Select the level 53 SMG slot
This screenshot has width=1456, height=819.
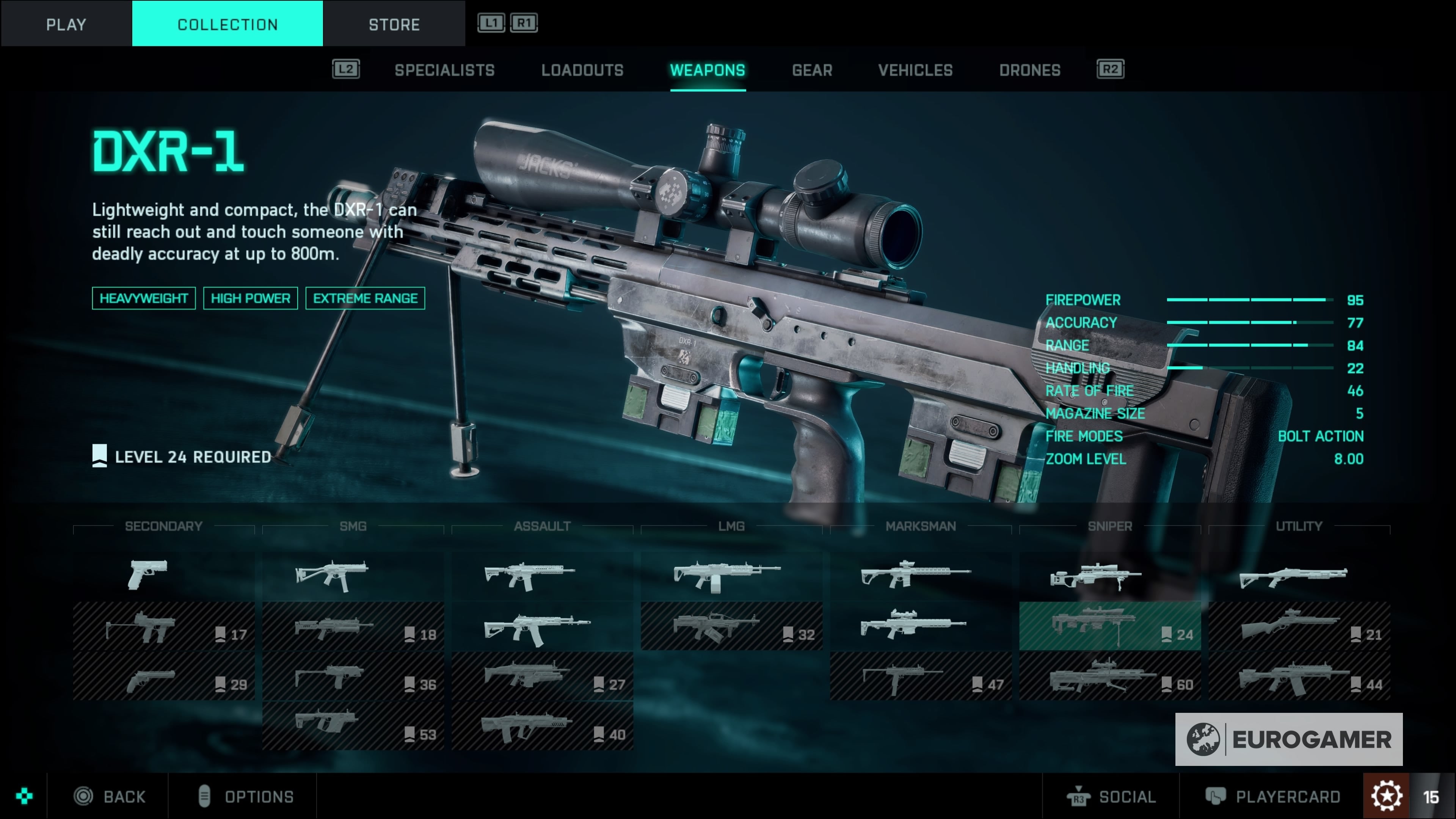coord(353,726)
